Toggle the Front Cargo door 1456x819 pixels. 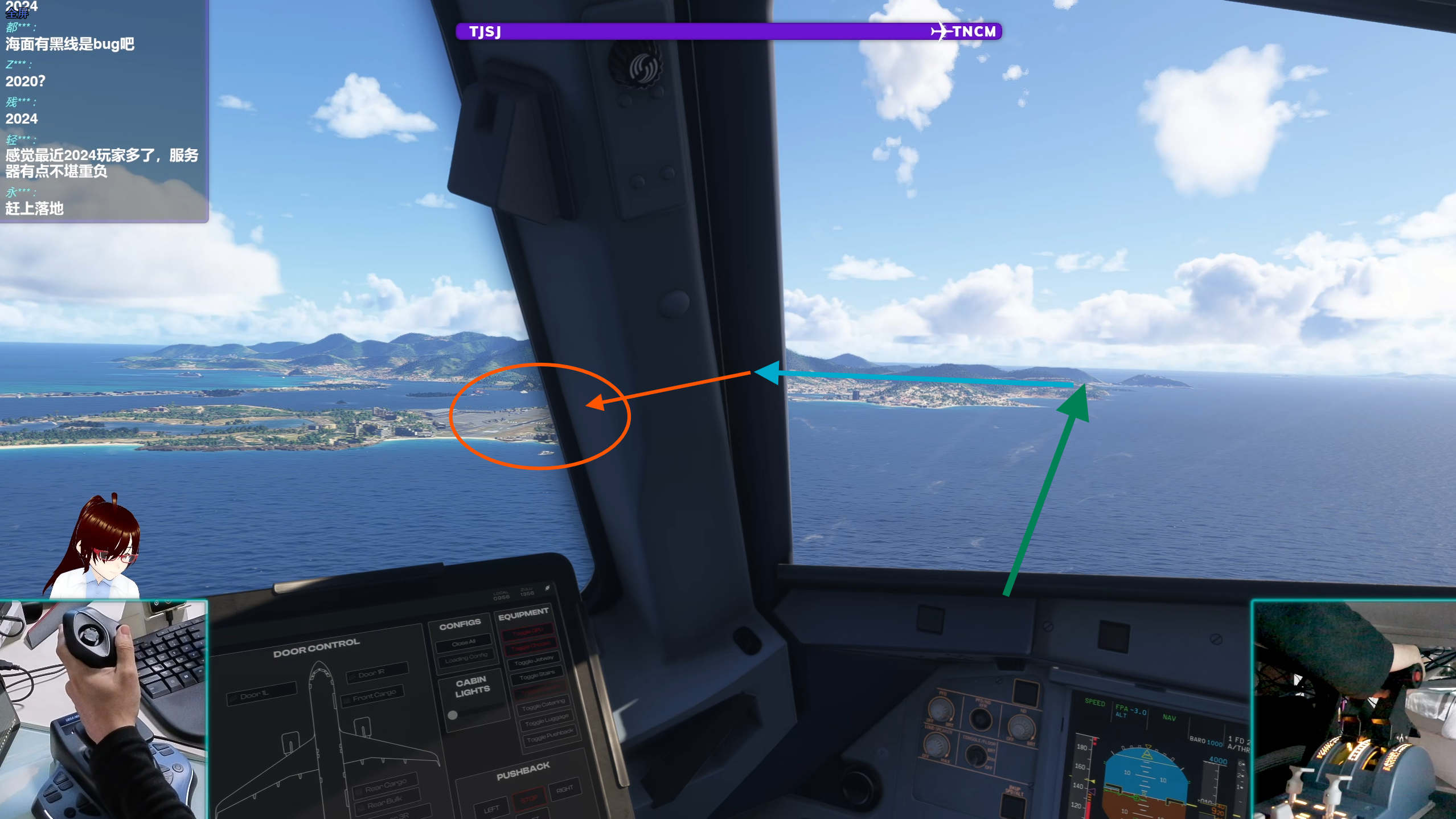(x=374, y=695)
